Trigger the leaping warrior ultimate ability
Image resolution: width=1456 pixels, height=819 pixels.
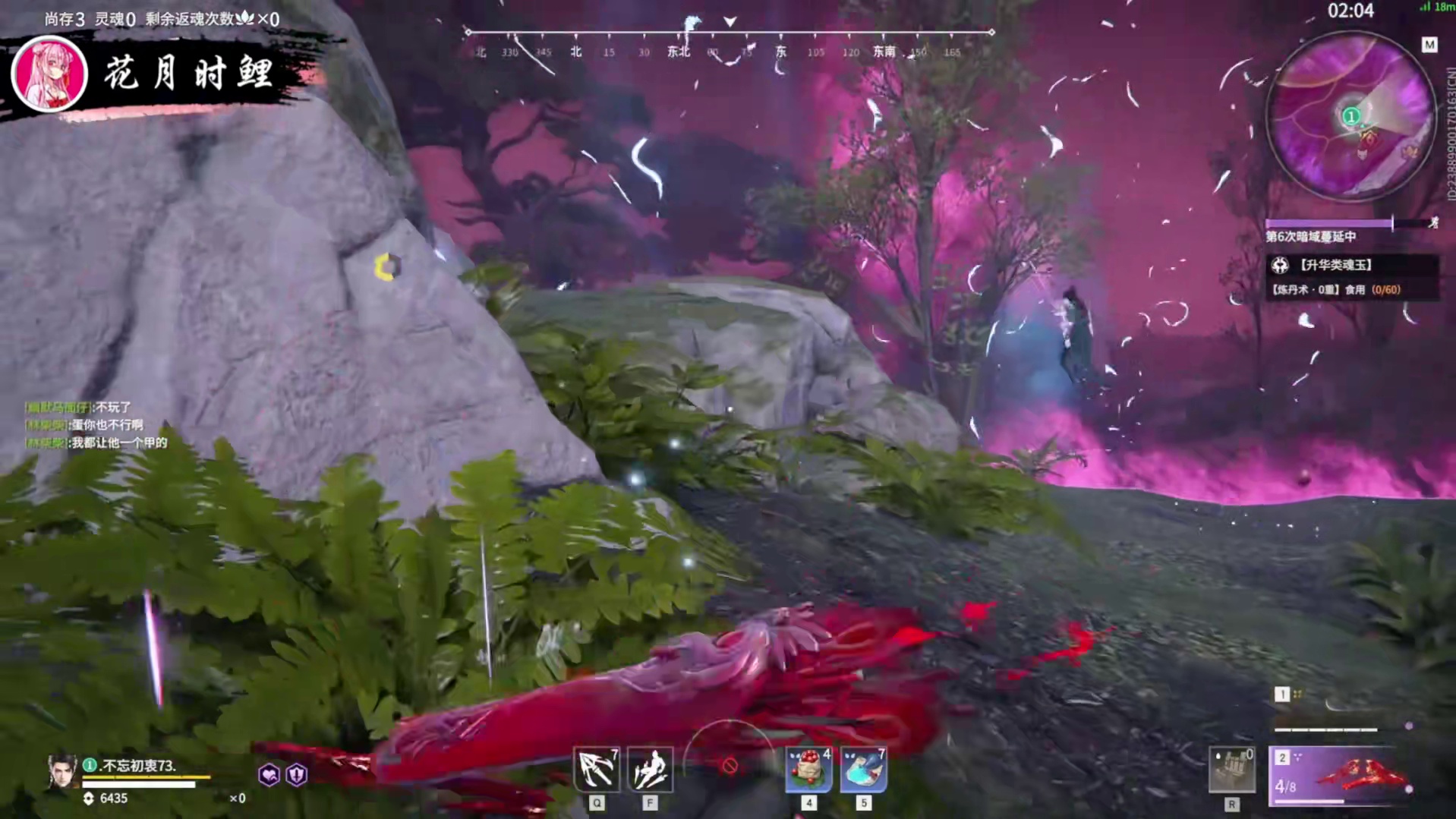[650, 770]
